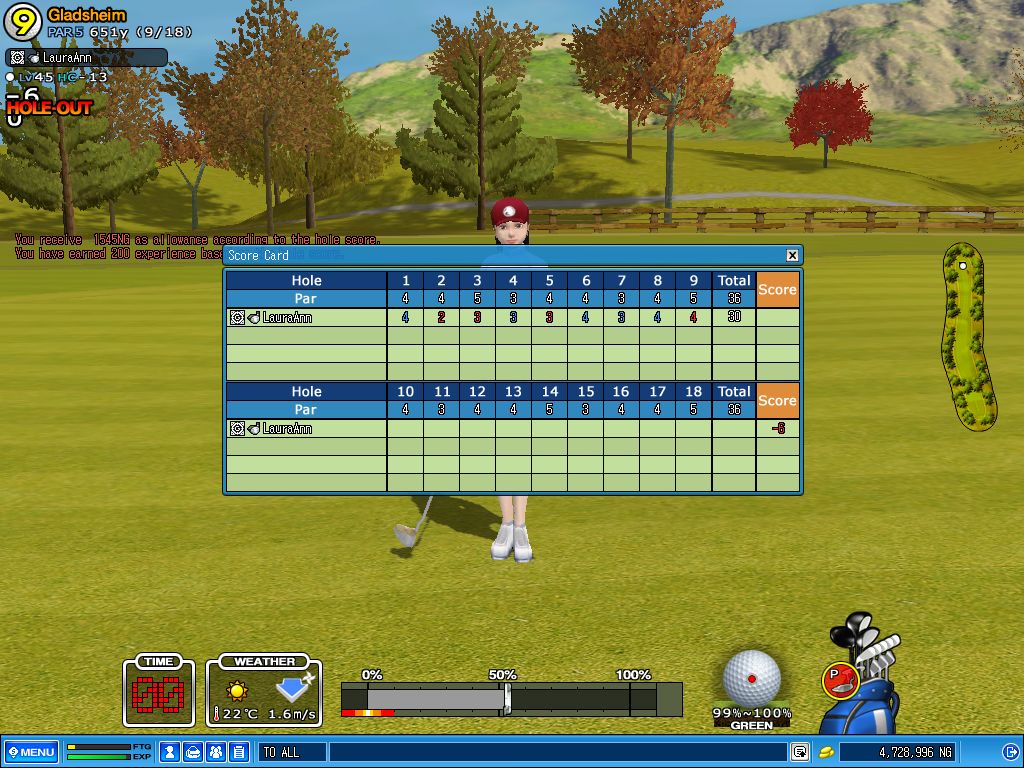
Task: Open the main MENU button
Action: (31, 752)
